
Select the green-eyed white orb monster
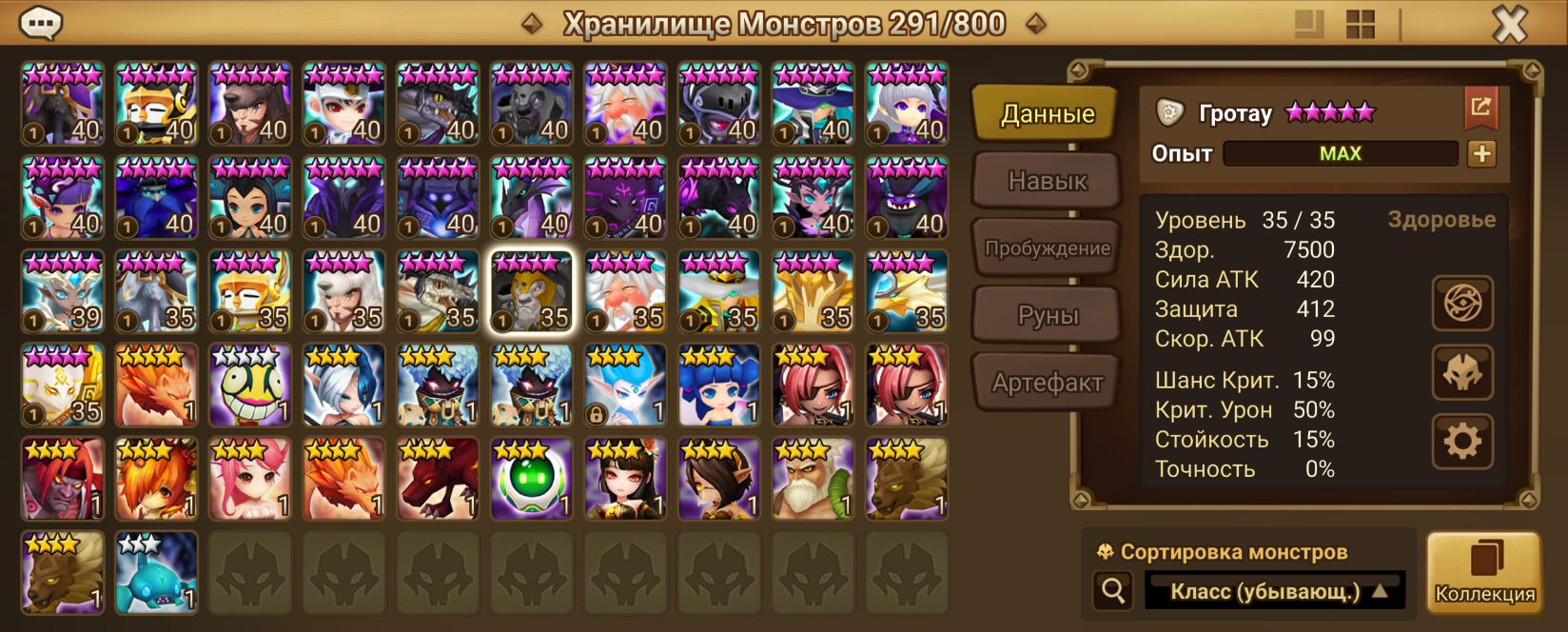tap(532, 479)
